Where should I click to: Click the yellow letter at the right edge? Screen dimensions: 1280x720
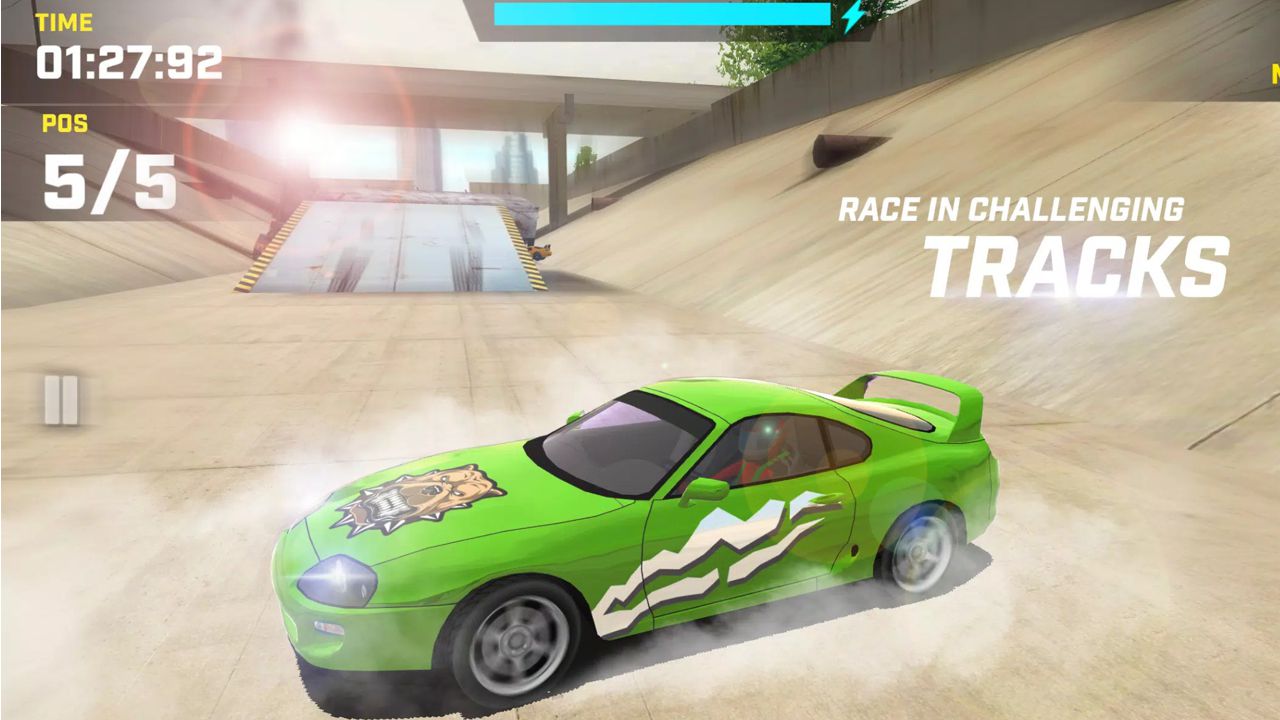pyautogui.click(x=1274, y=72)
